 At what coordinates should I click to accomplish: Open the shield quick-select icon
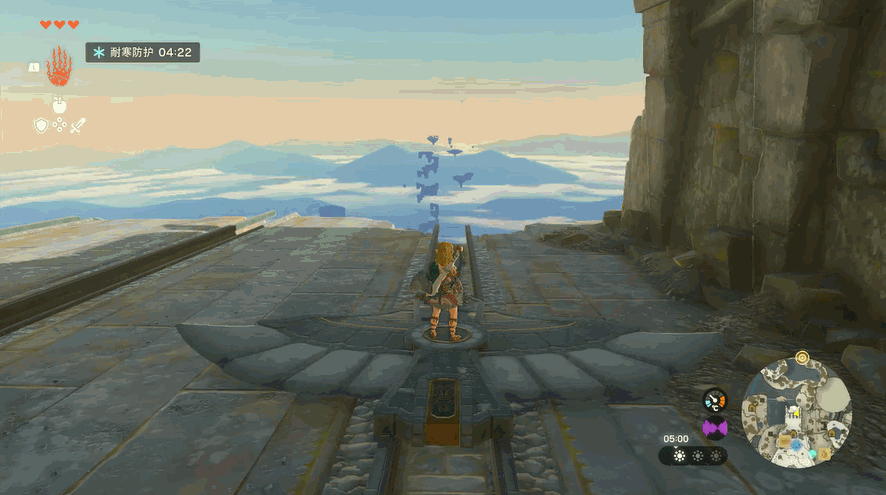(41, 125)
